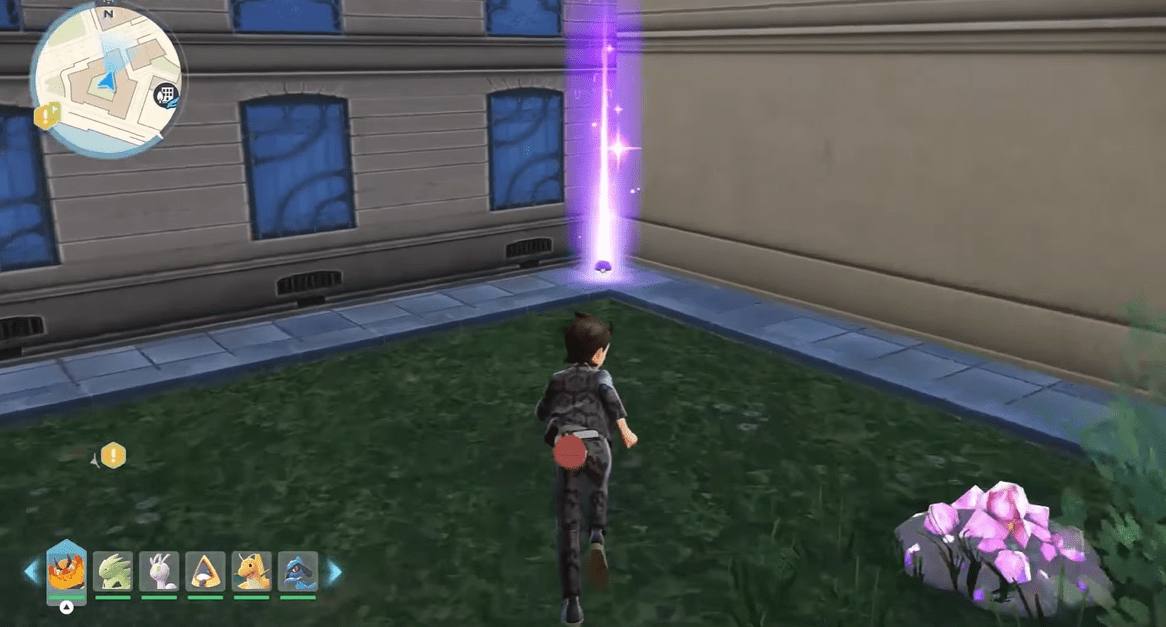
Task: Choose the blue Riolu party slot
Action: point(297,572)
